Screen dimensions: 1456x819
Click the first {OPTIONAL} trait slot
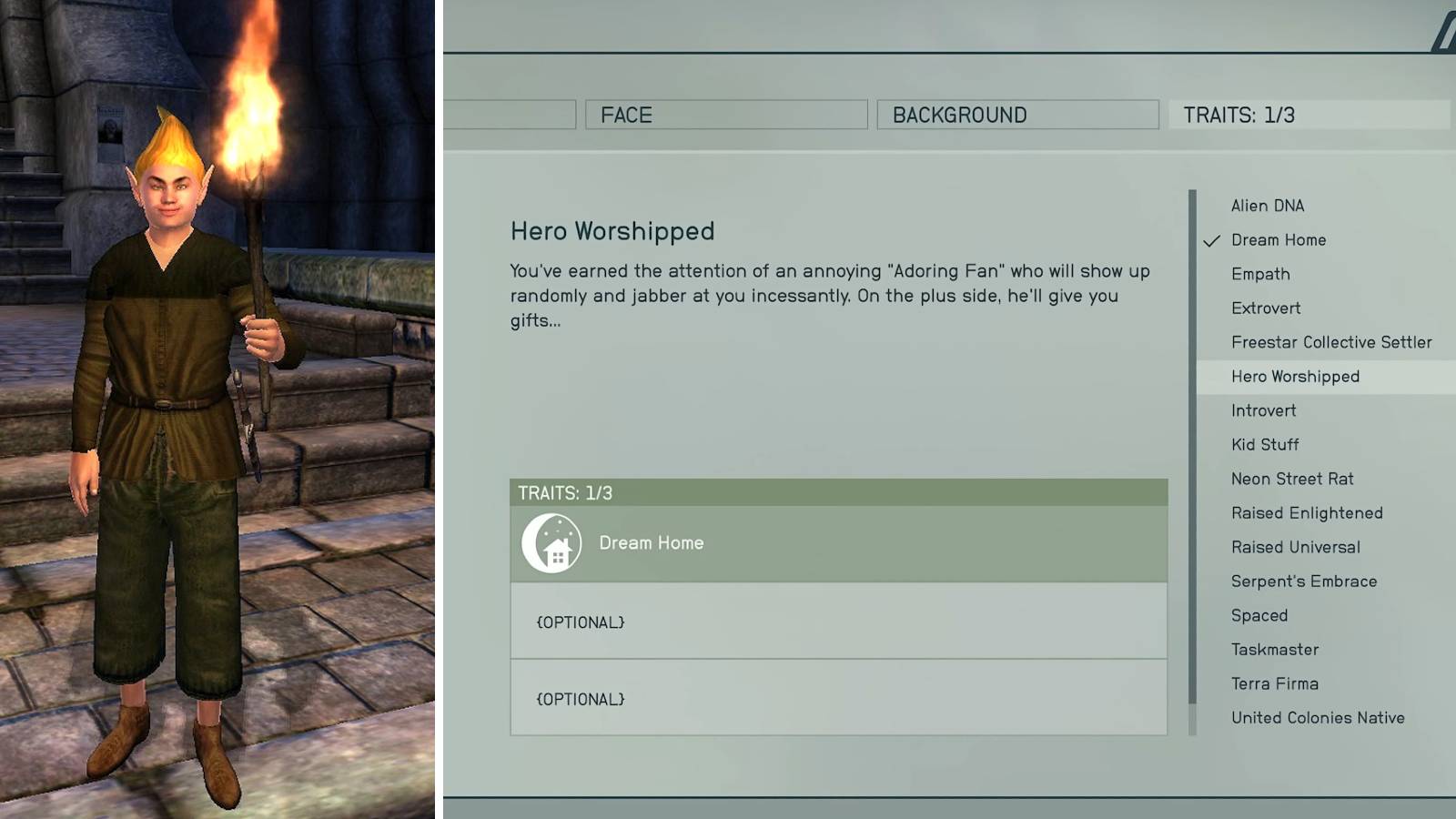[839, 622]
